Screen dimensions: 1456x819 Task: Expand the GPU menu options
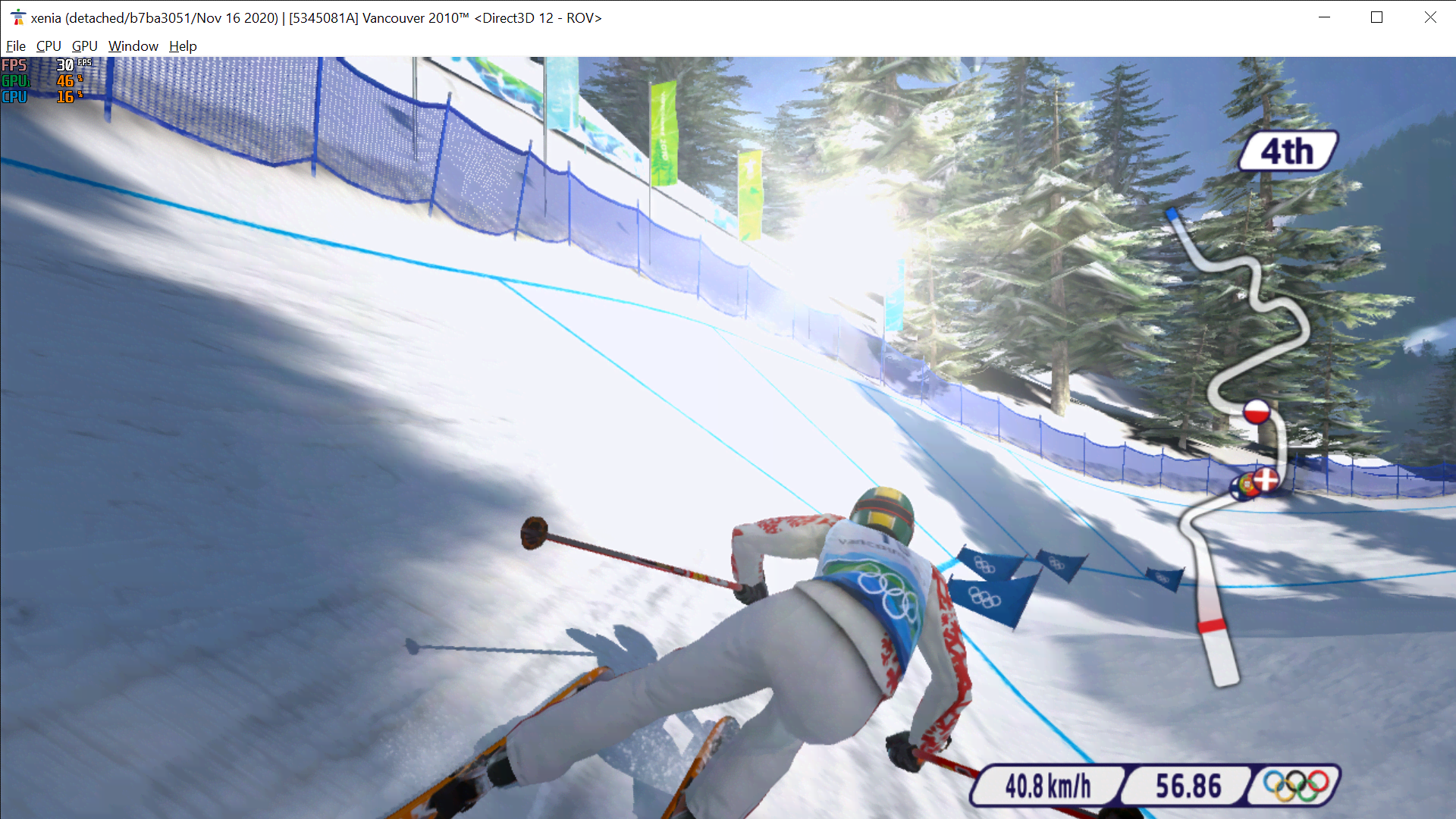pos(83,45)
